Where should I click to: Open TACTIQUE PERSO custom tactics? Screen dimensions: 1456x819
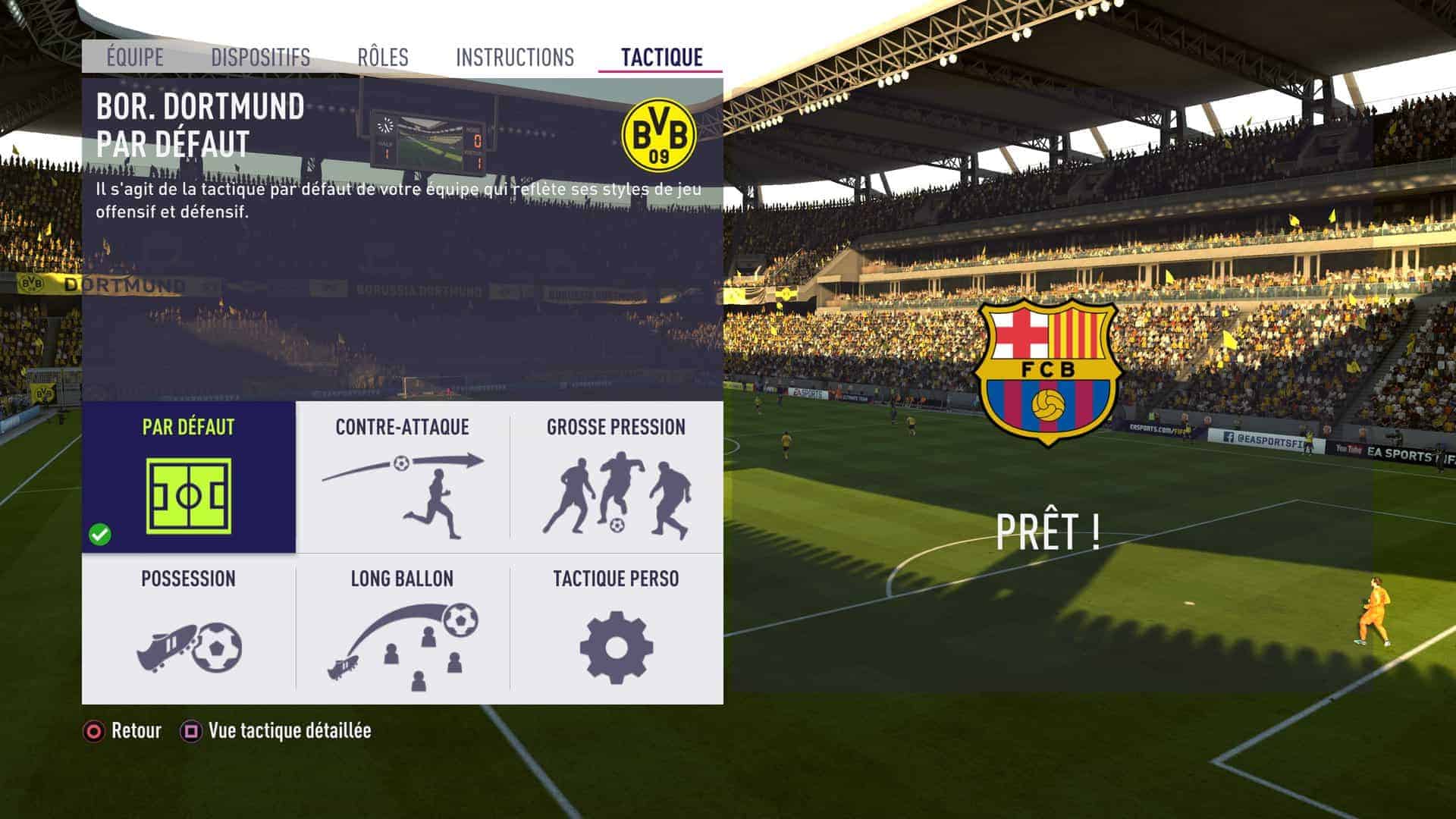tap(616, 629)
